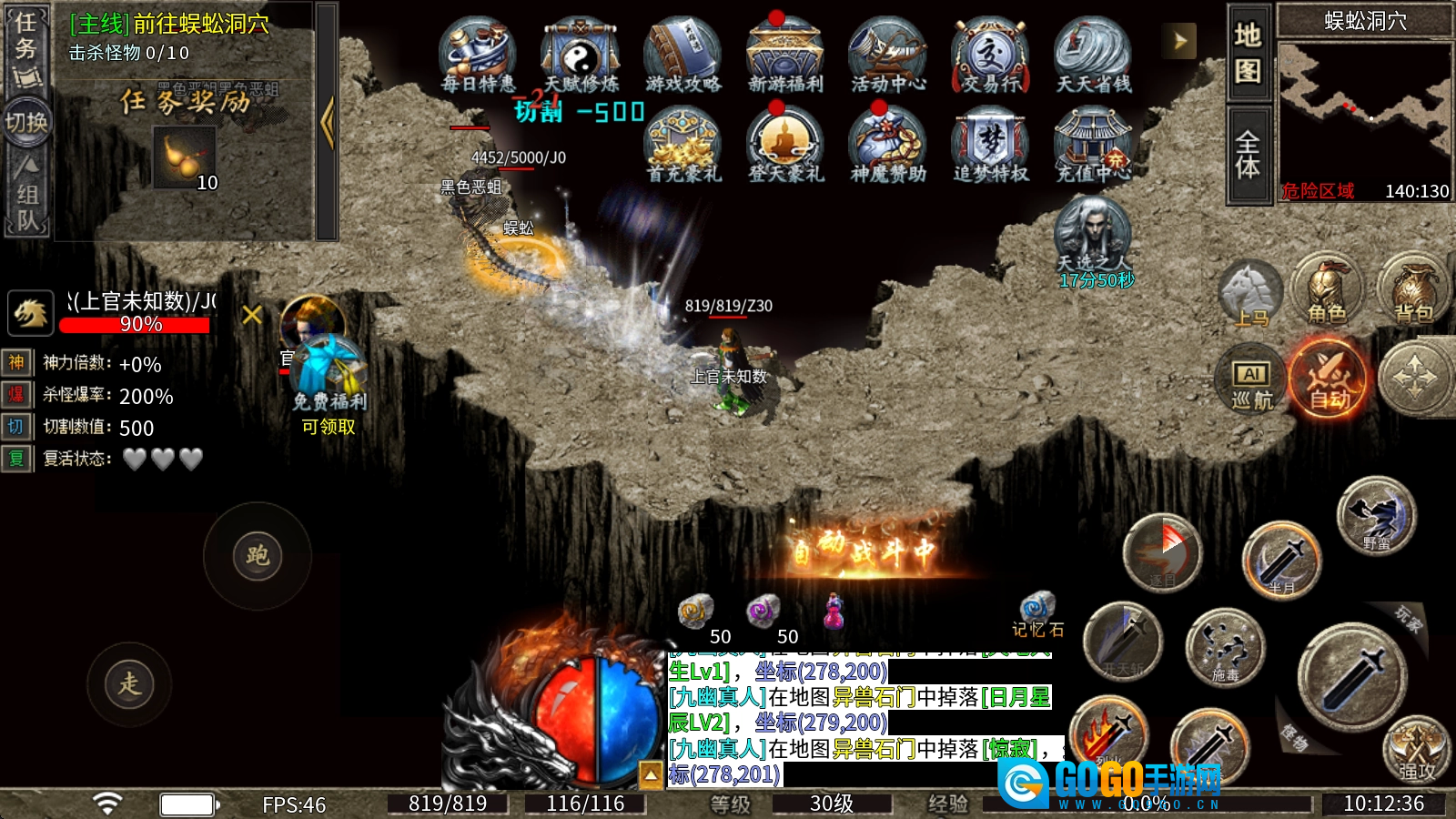
Task: Open the 每日特惠 daily deals icon
Action: 478,55
